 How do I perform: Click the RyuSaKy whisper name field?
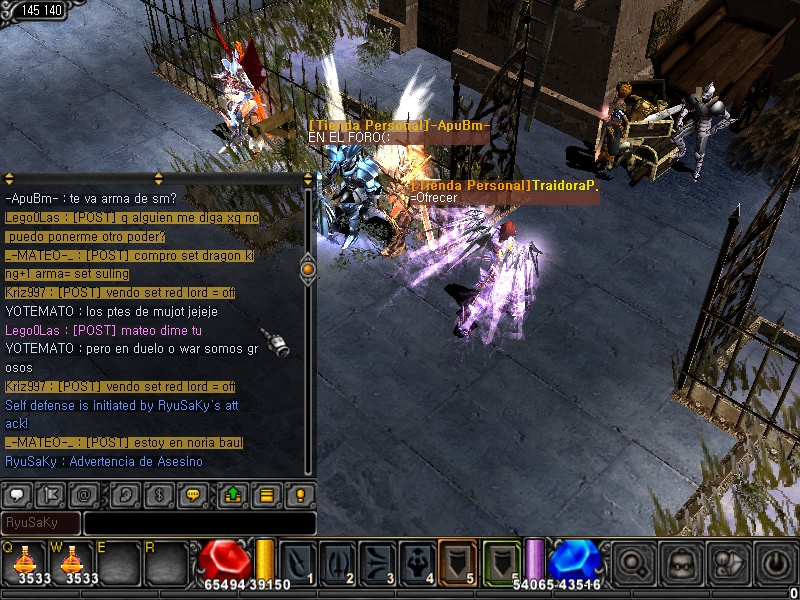click(41, 523)
